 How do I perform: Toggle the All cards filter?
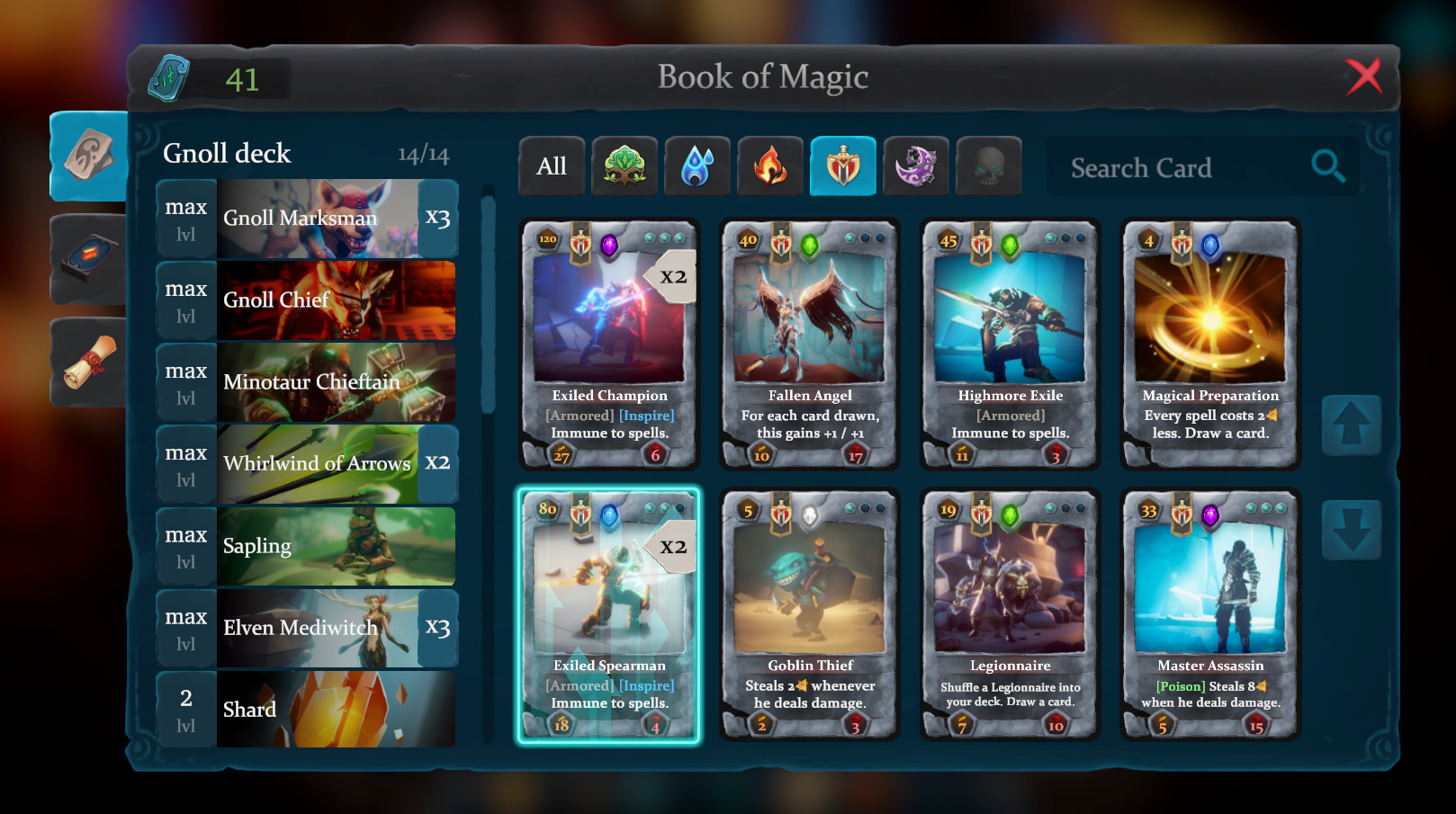(x=552, y=165)
